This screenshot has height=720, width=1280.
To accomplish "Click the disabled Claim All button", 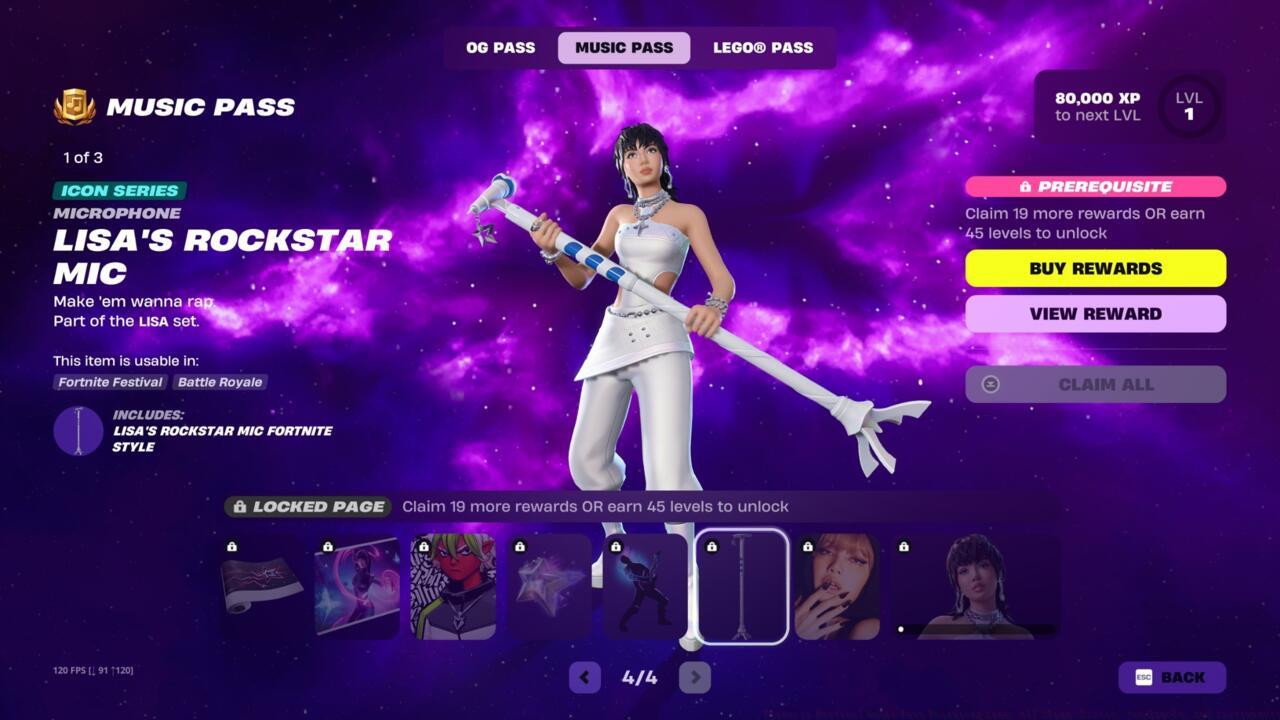I will click(x=1095, y=384).
